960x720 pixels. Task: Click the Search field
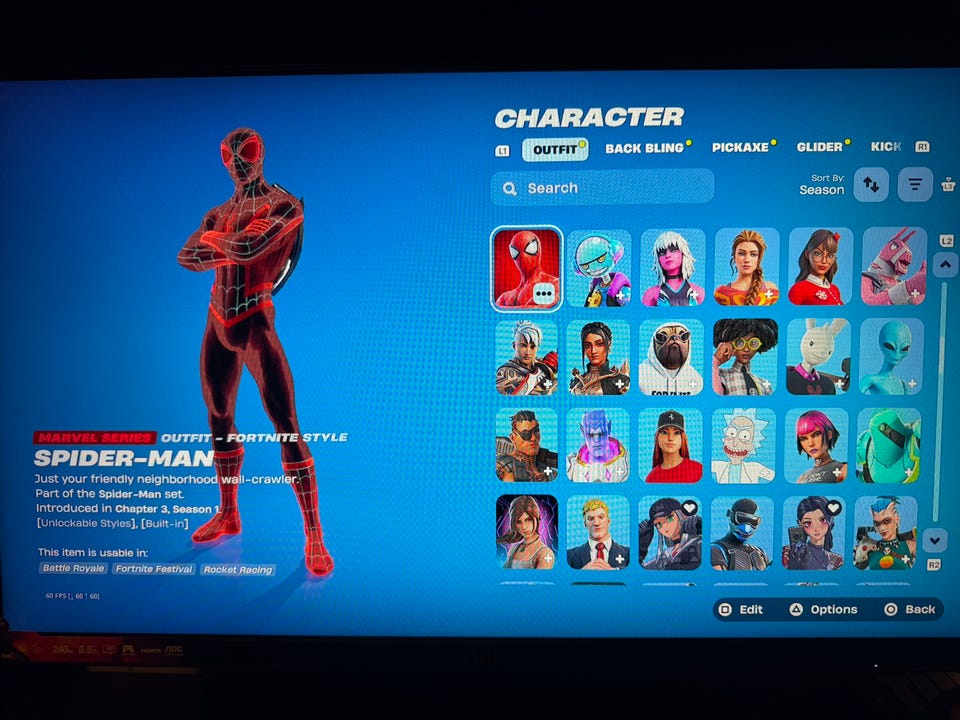[602, 187]
